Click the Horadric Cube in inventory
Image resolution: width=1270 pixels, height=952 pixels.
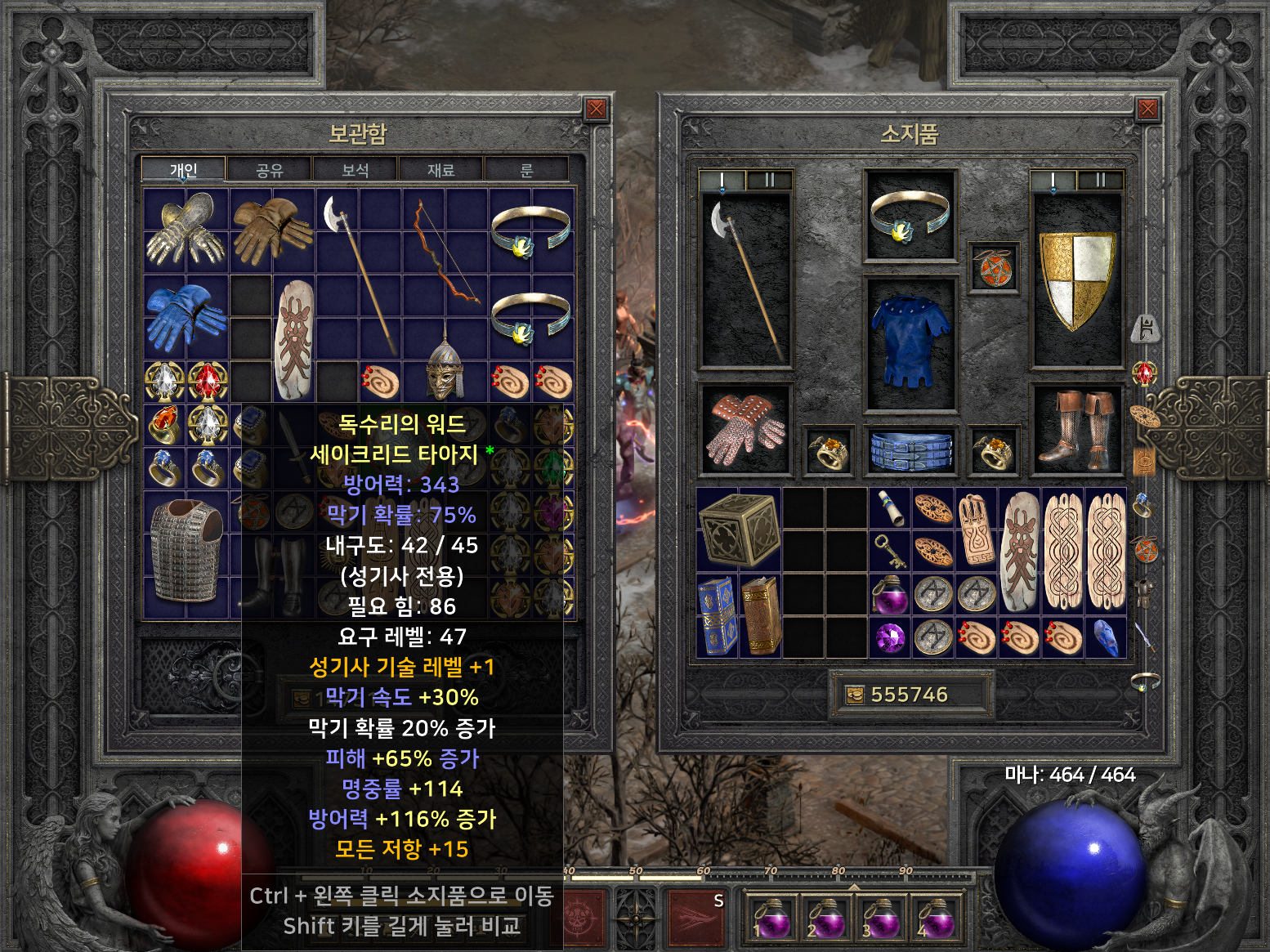738,530
